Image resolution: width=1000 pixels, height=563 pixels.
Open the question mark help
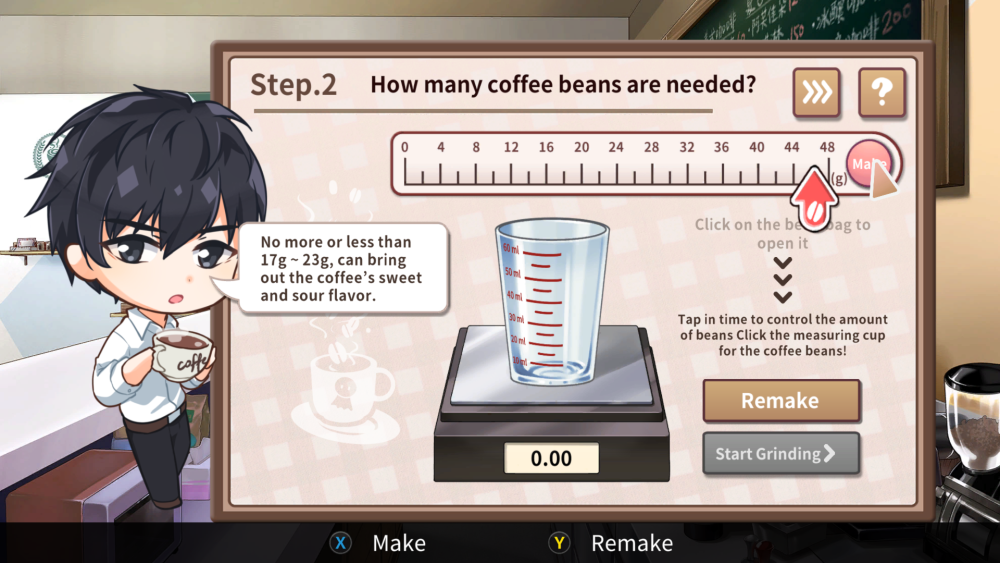pos(881,93)
